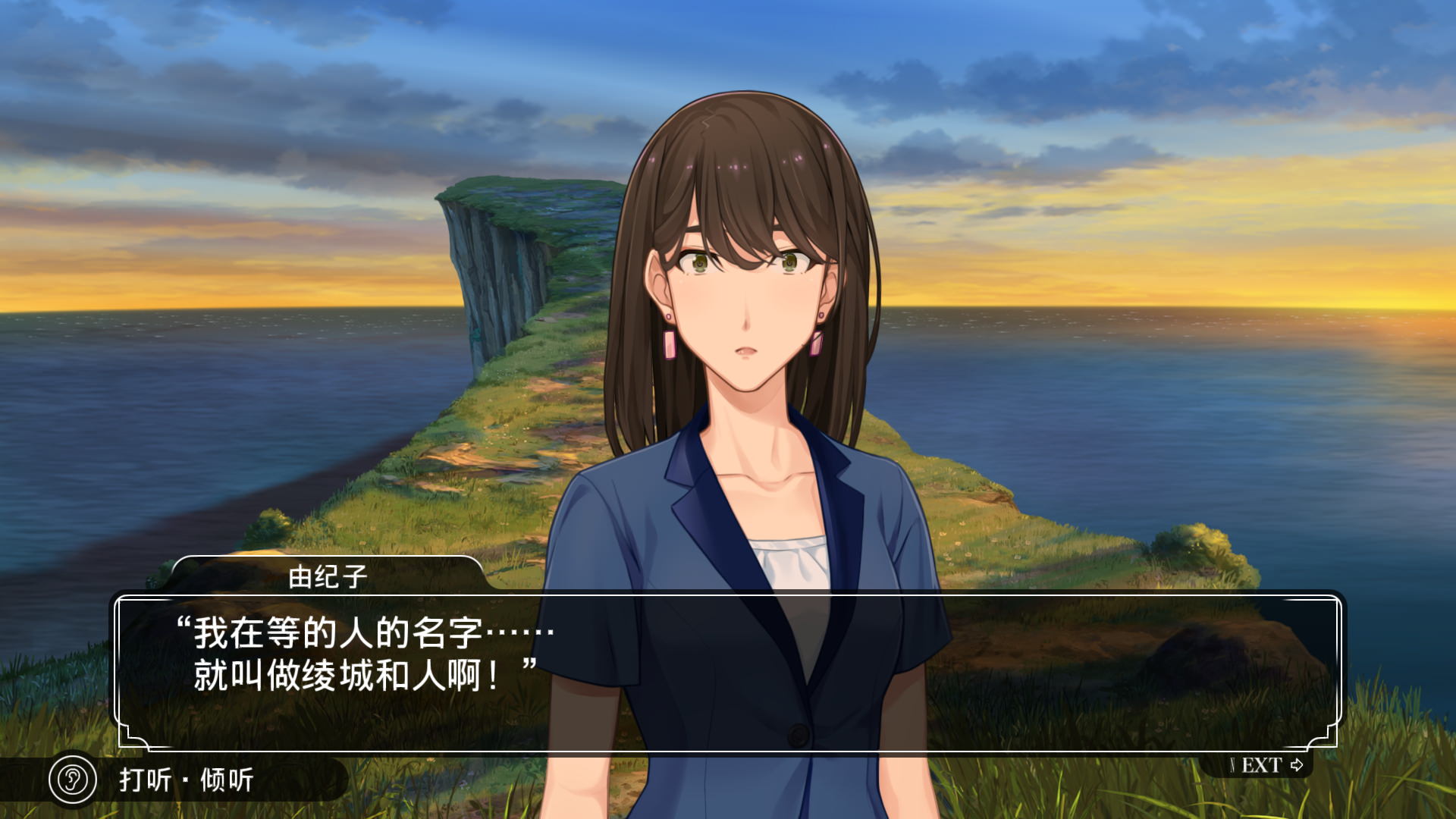Viewport: 1456px width, 819px height.
Task: Select the 打听・倾听 listen command
Action: [x=187, y=780]
